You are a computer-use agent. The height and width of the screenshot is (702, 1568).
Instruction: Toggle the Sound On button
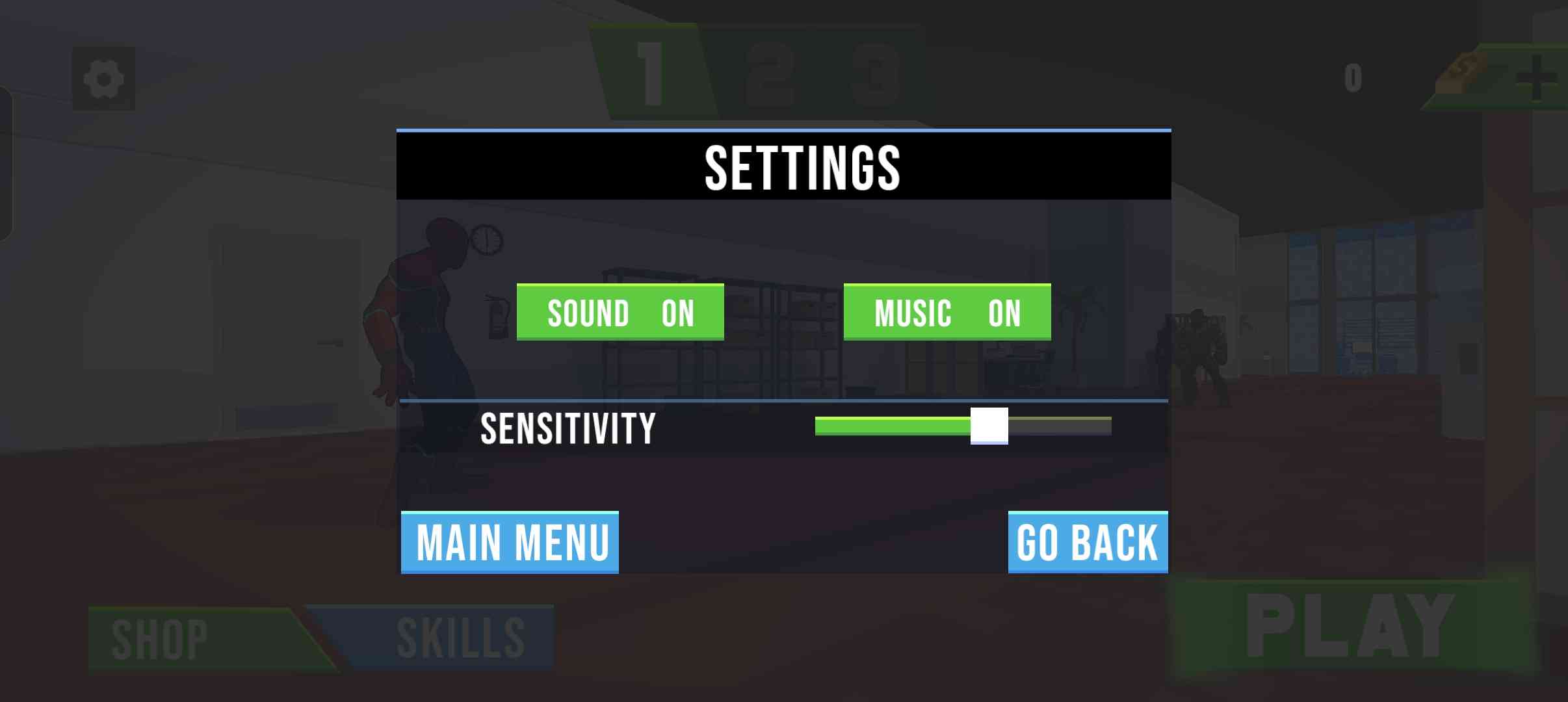620,312
